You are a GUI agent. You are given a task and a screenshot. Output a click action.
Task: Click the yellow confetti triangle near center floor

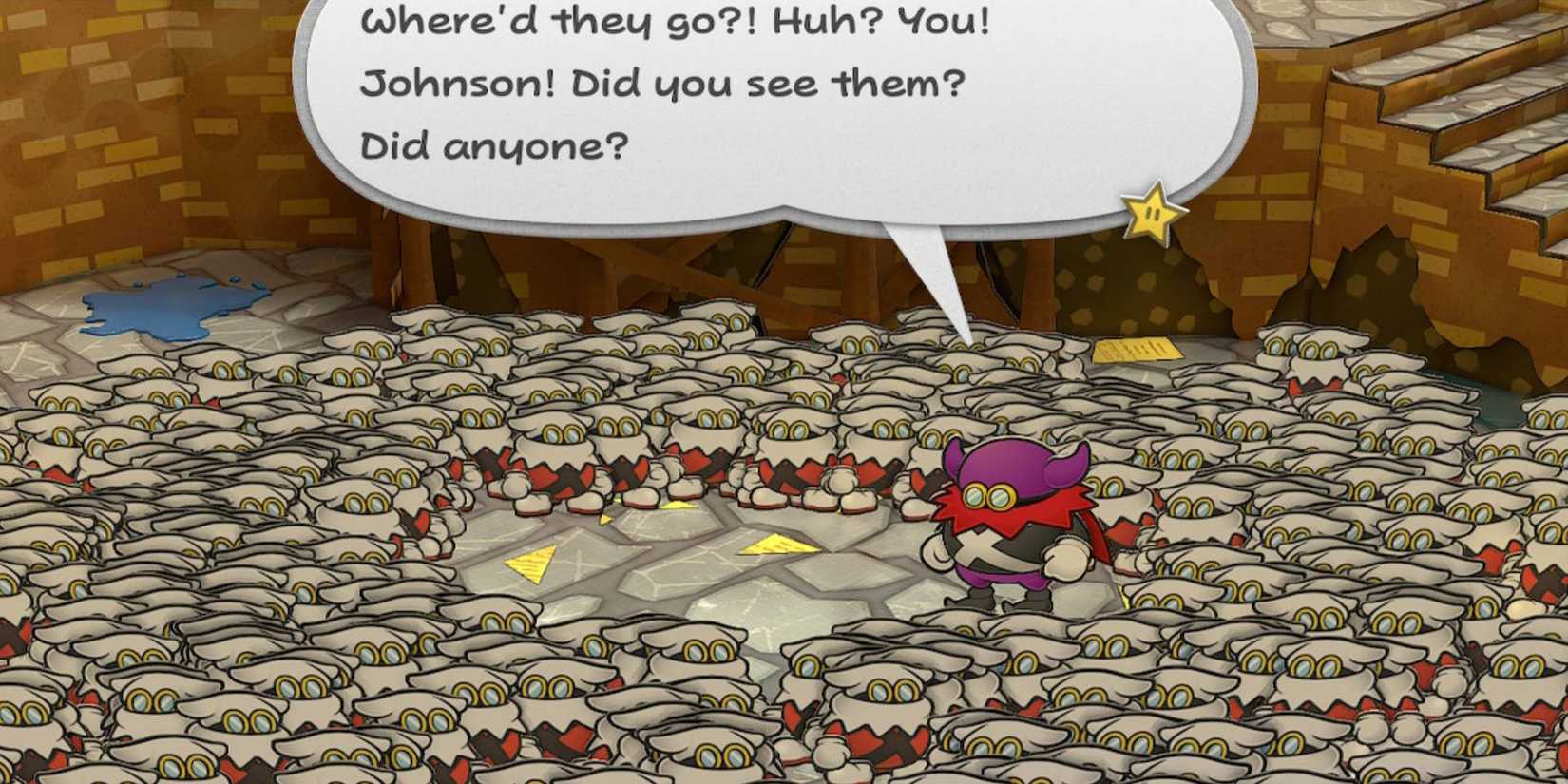pyautogui.click(x=529, y=564)
